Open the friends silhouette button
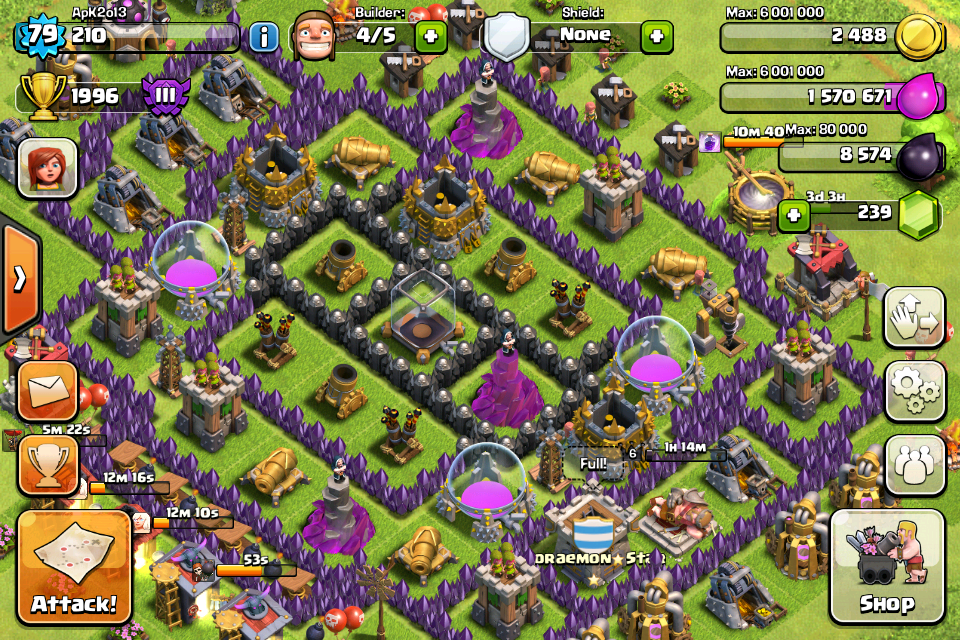Image resolution: width=960 pixels, height=640 pixels. coord(915,465)
